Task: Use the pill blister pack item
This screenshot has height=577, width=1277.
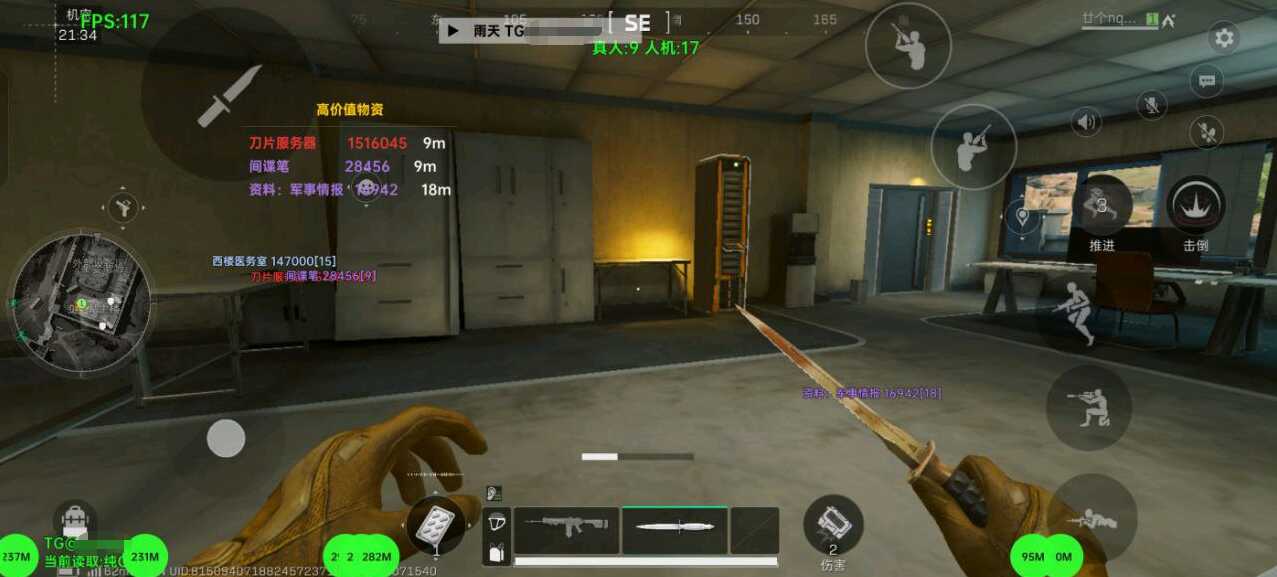Action: click(435, 522)
